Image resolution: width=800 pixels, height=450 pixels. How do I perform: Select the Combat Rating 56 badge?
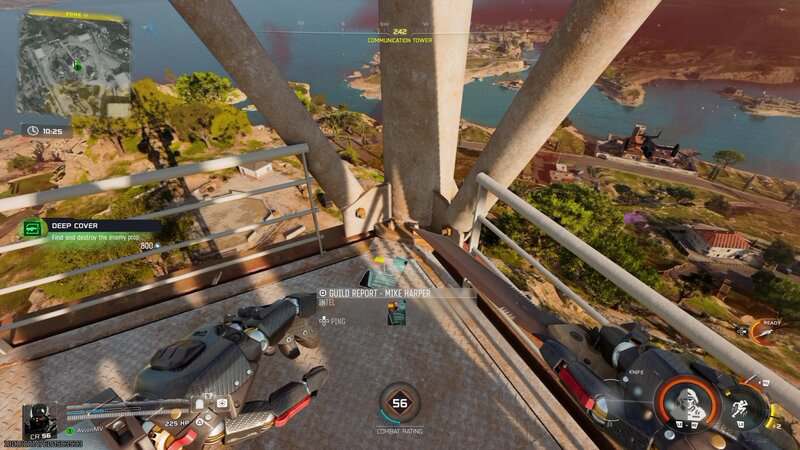[x=400, y=403]
